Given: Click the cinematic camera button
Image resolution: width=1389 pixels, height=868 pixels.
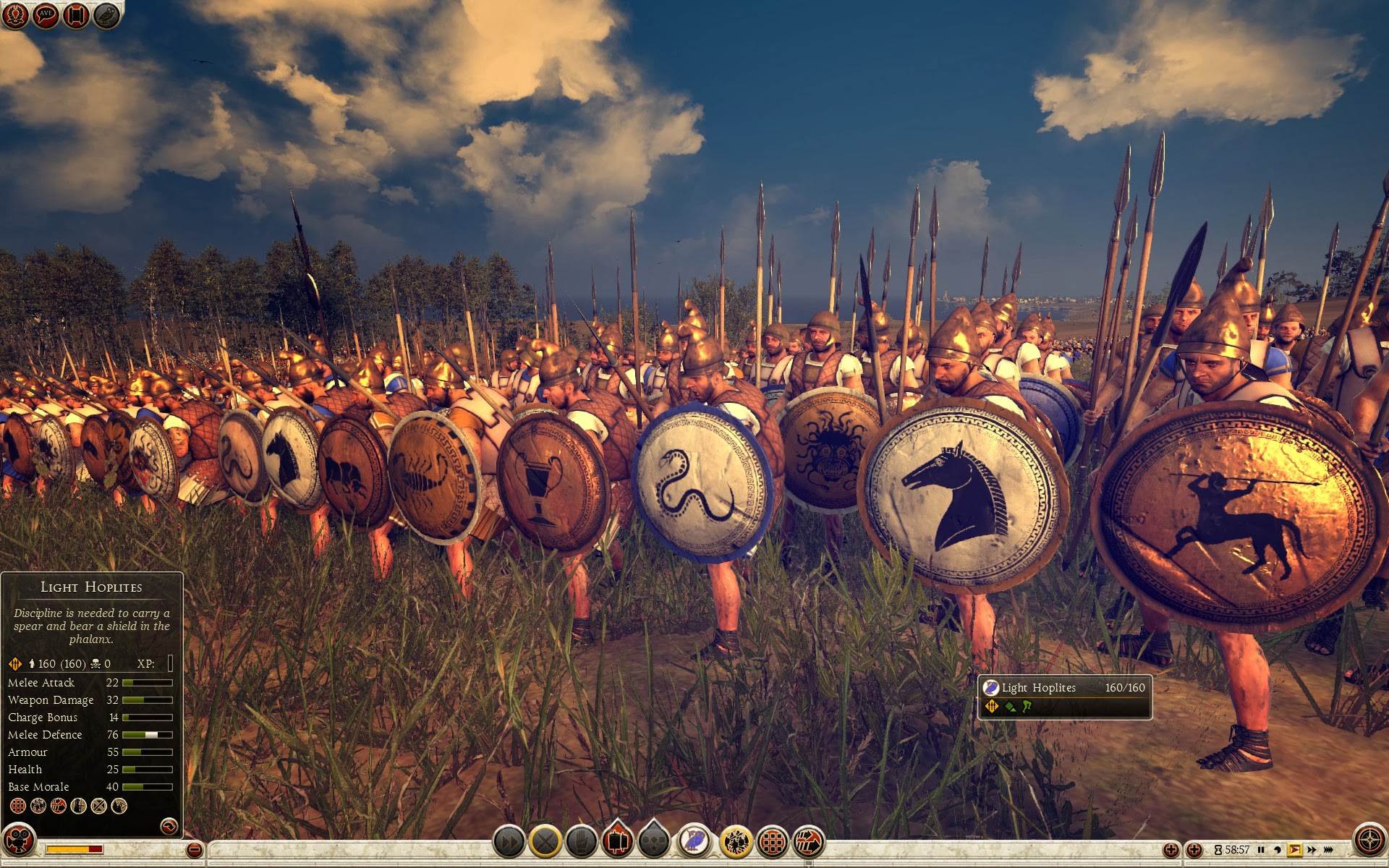Looking at the screenshot, I should 20,841.
